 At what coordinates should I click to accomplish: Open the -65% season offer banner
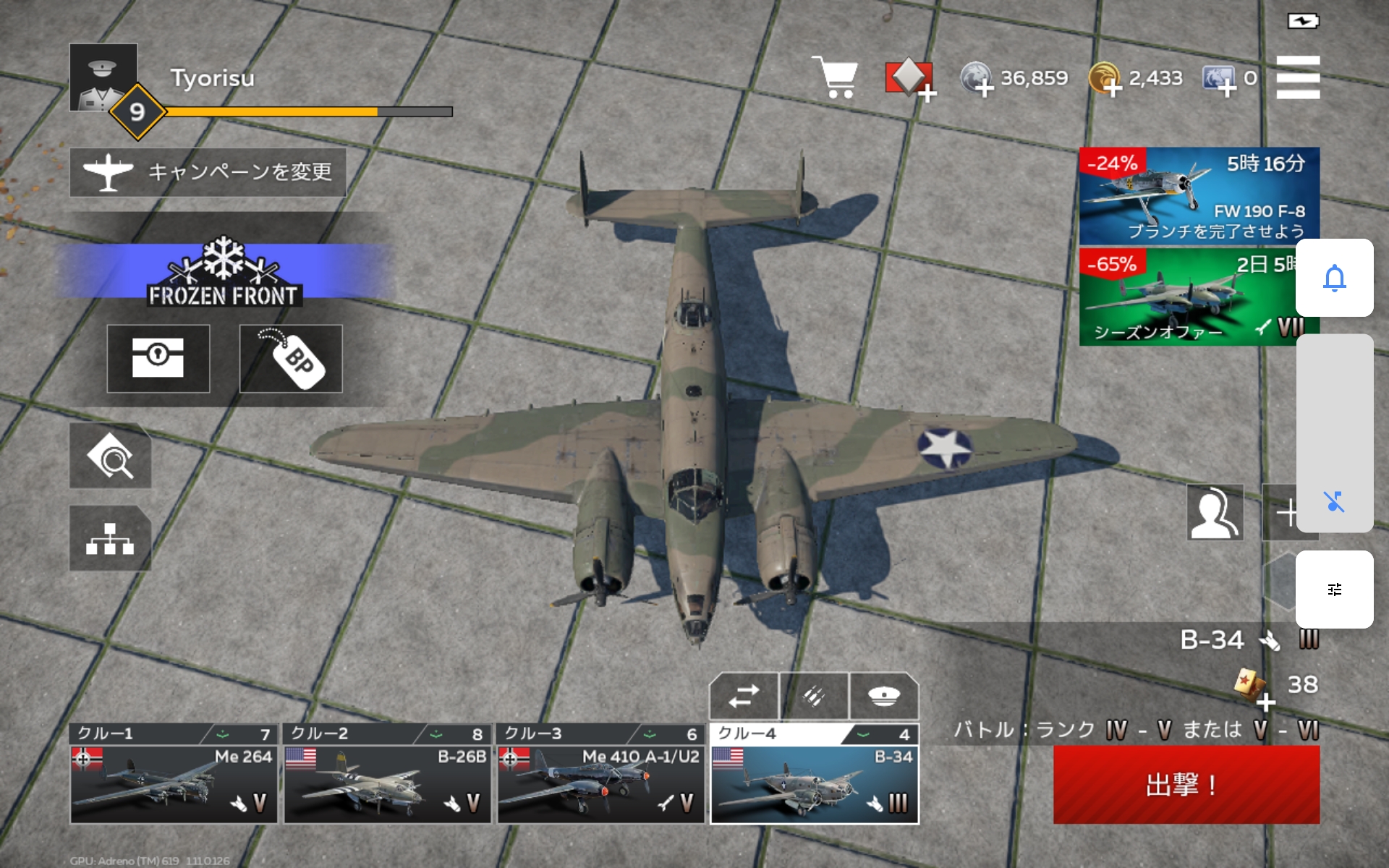(1186, 297)
